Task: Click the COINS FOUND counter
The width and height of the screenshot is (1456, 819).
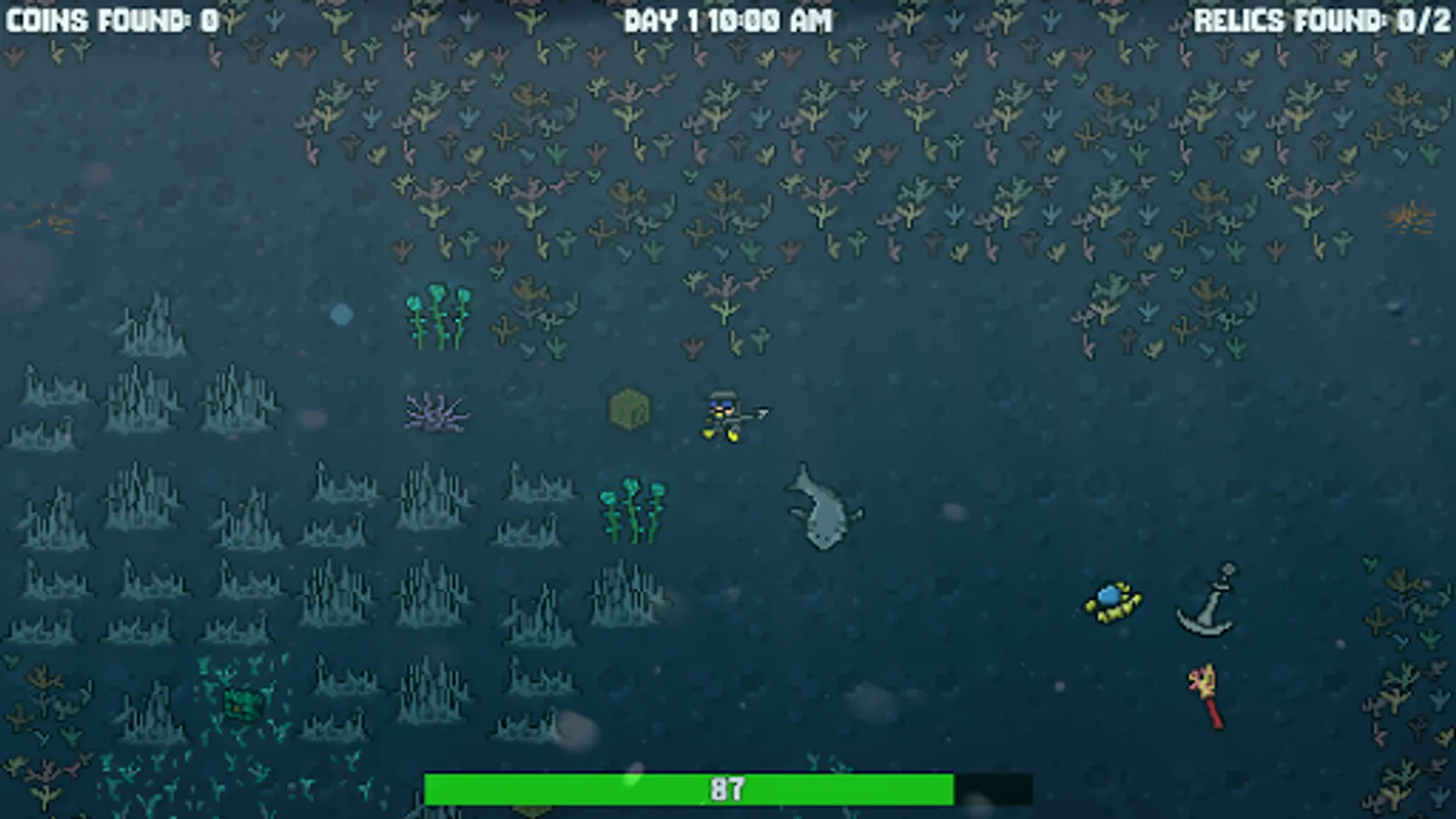Action: 109,18
